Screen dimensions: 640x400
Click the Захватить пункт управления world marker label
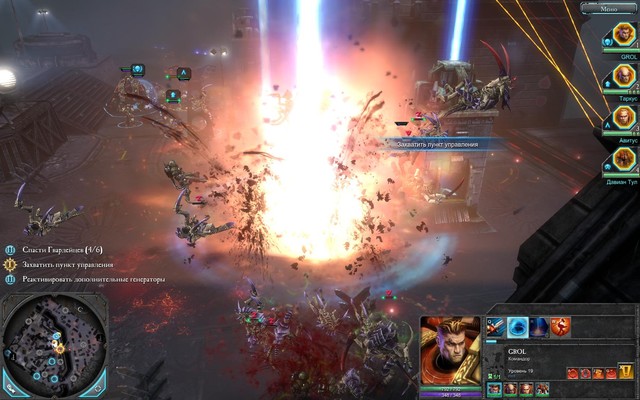[x=437, y=145]
